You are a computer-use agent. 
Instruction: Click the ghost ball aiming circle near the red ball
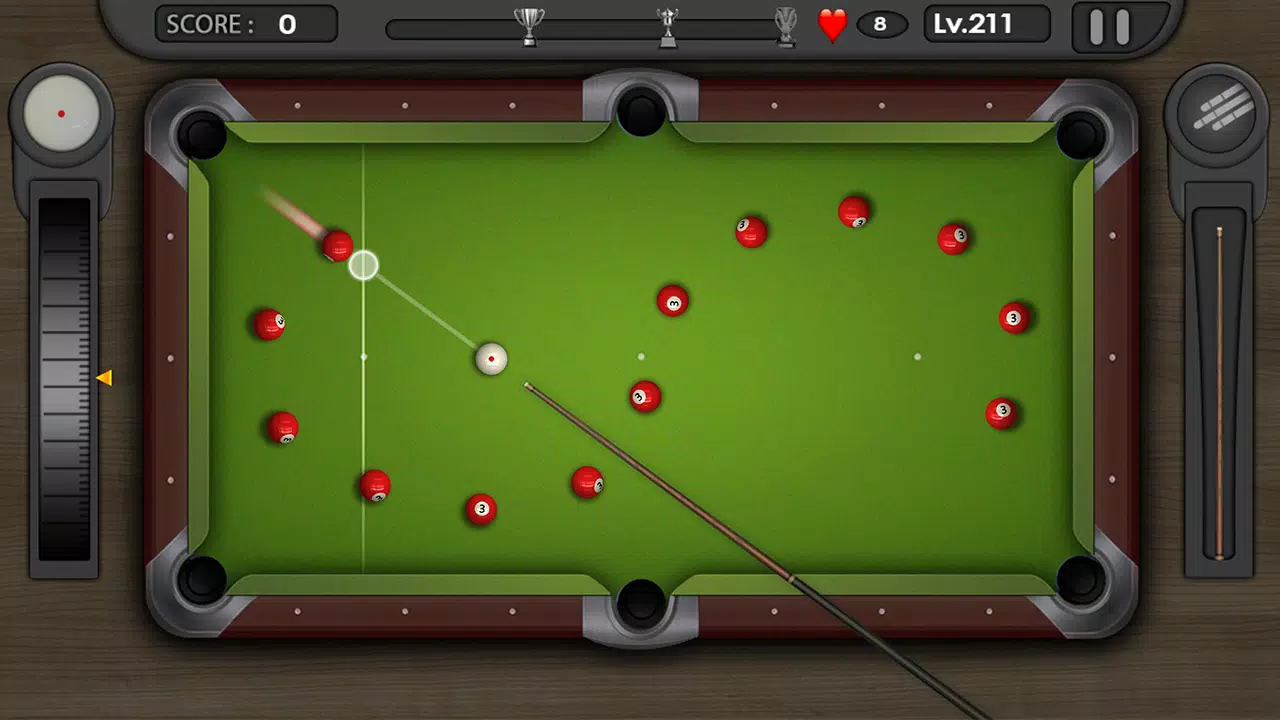(x=363, y=264)
